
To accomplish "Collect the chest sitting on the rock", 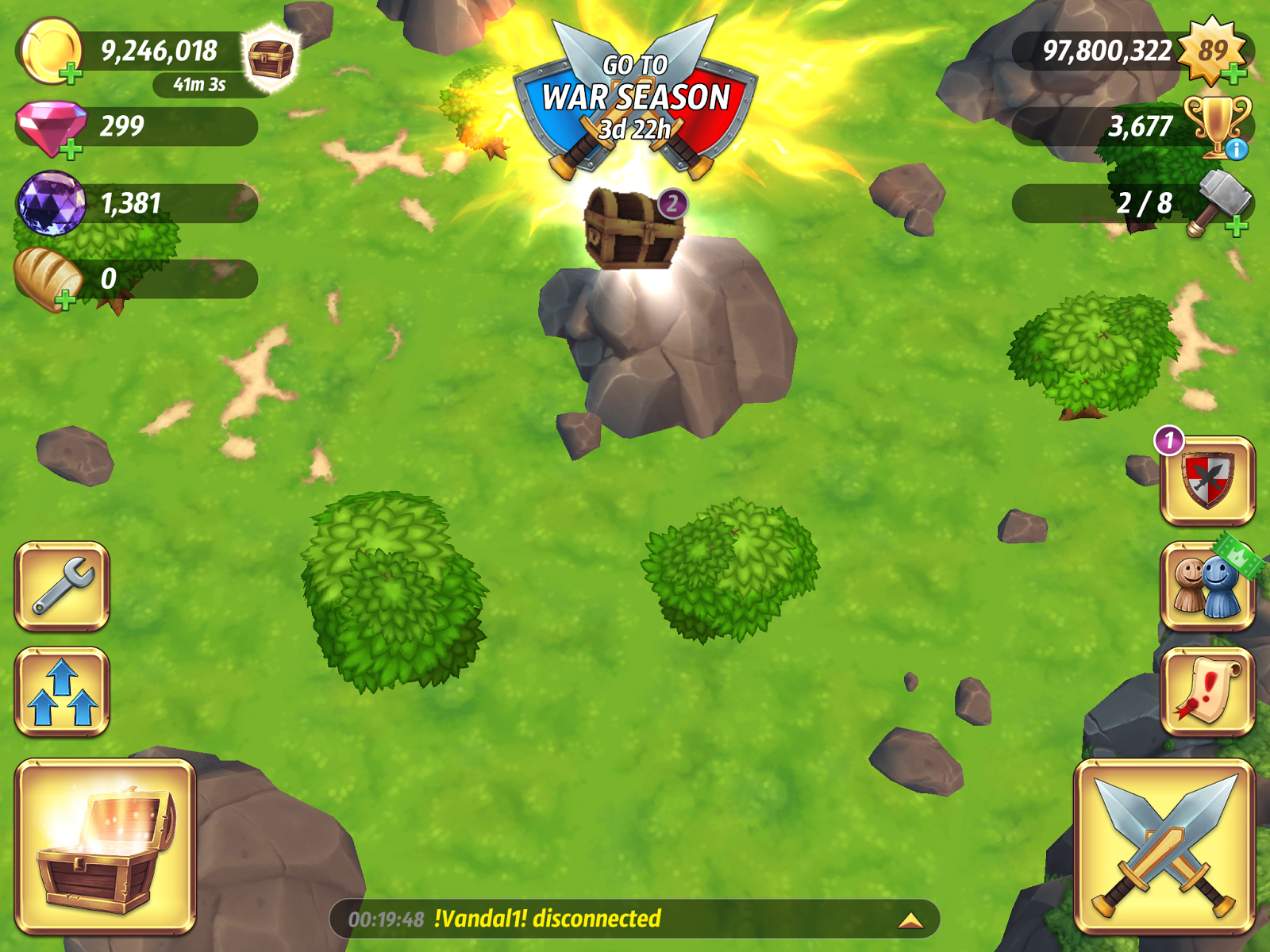I will [635, 230].
